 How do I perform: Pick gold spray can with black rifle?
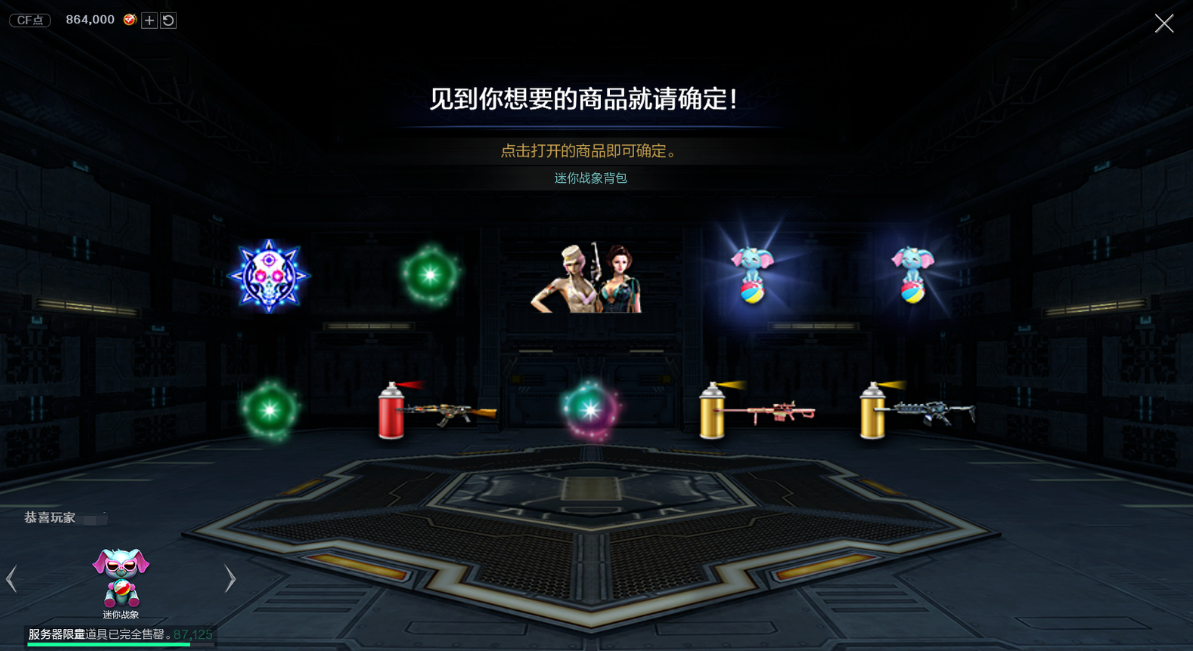[x=916, y=410]
